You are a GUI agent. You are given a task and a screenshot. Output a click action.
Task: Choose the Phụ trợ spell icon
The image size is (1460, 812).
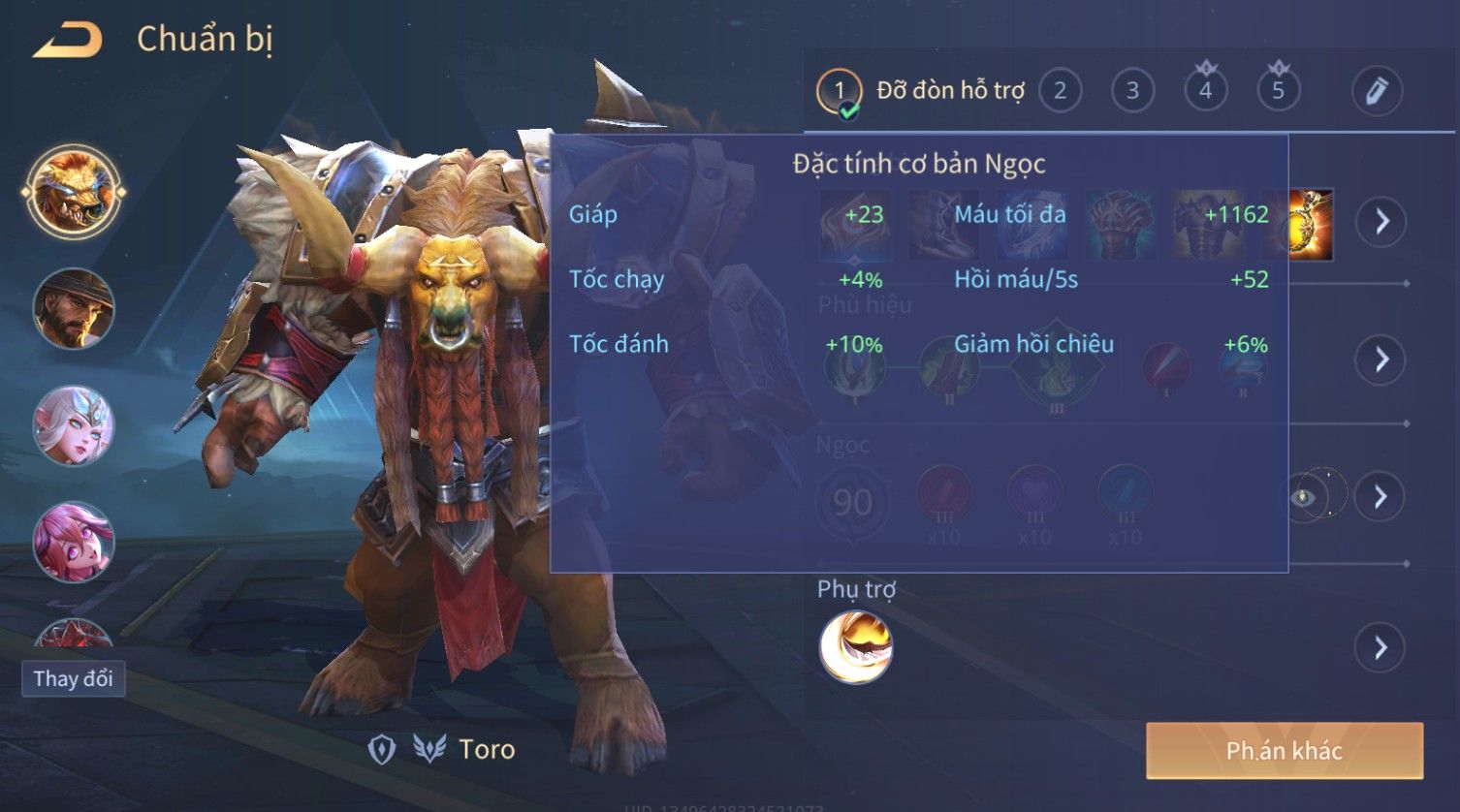pyautogui.click(x=856, y=647)
